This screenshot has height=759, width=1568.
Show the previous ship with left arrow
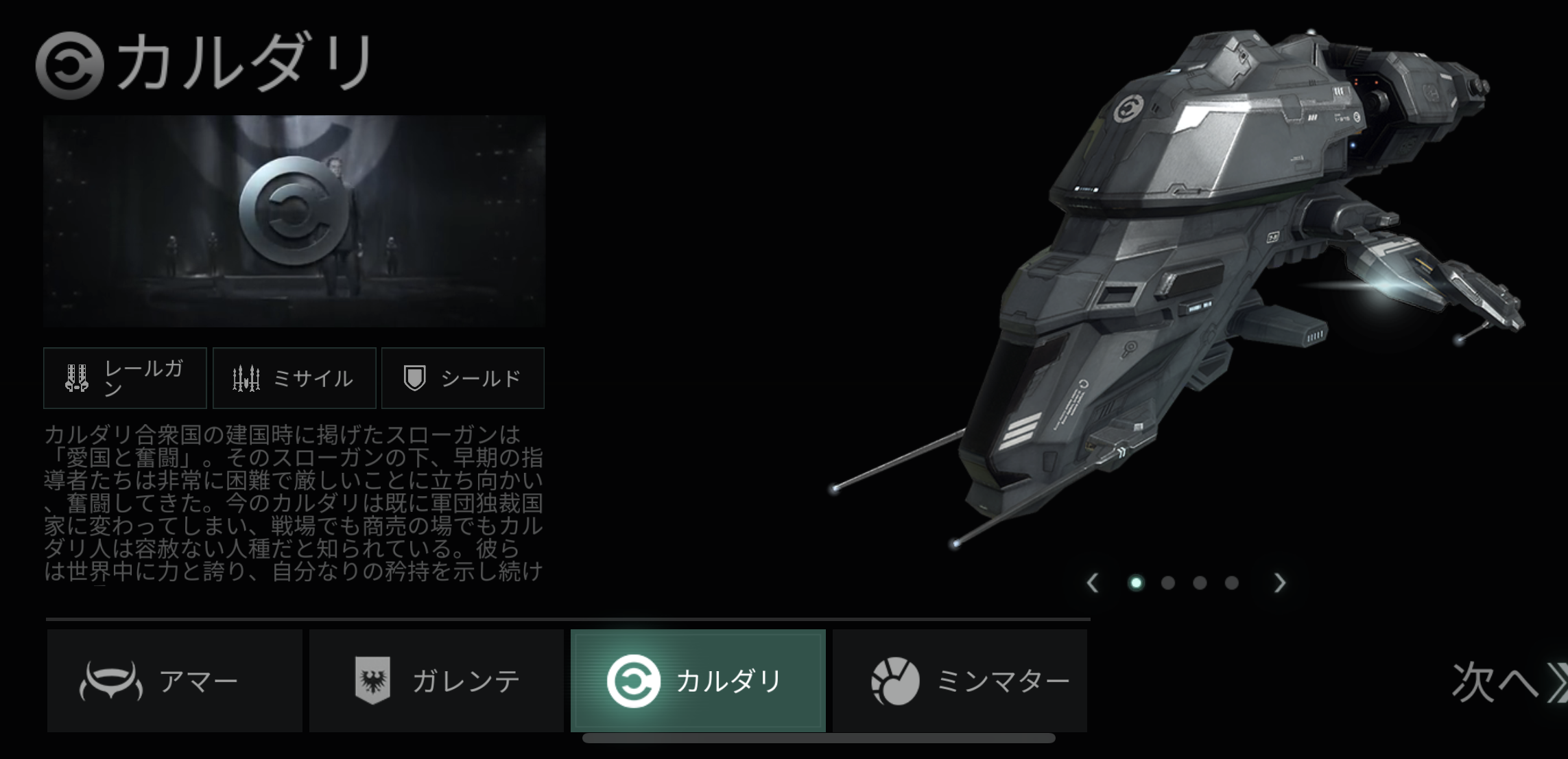point(1093,583)
